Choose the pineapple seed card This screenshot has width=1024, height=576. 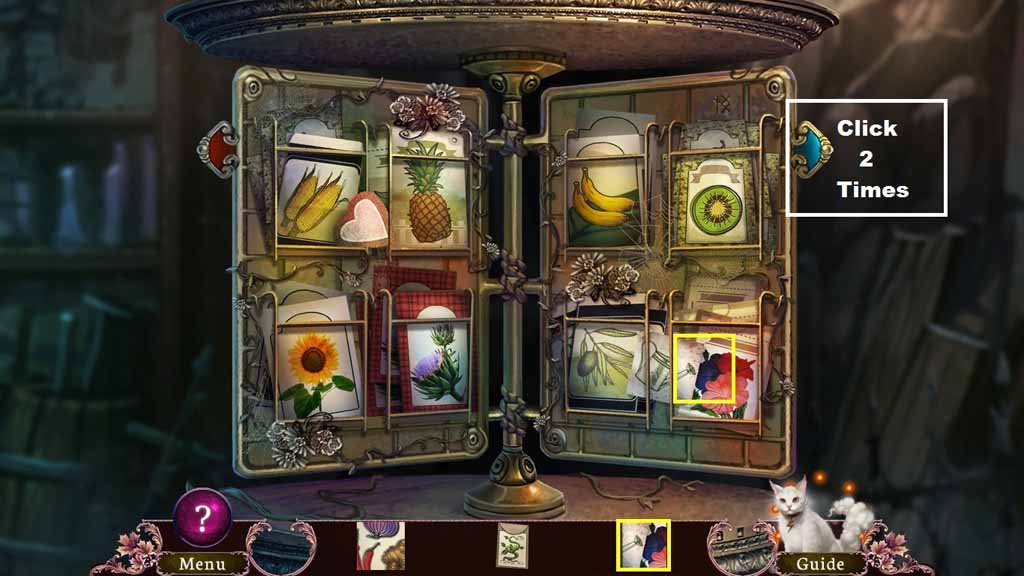tap(430, 194)
